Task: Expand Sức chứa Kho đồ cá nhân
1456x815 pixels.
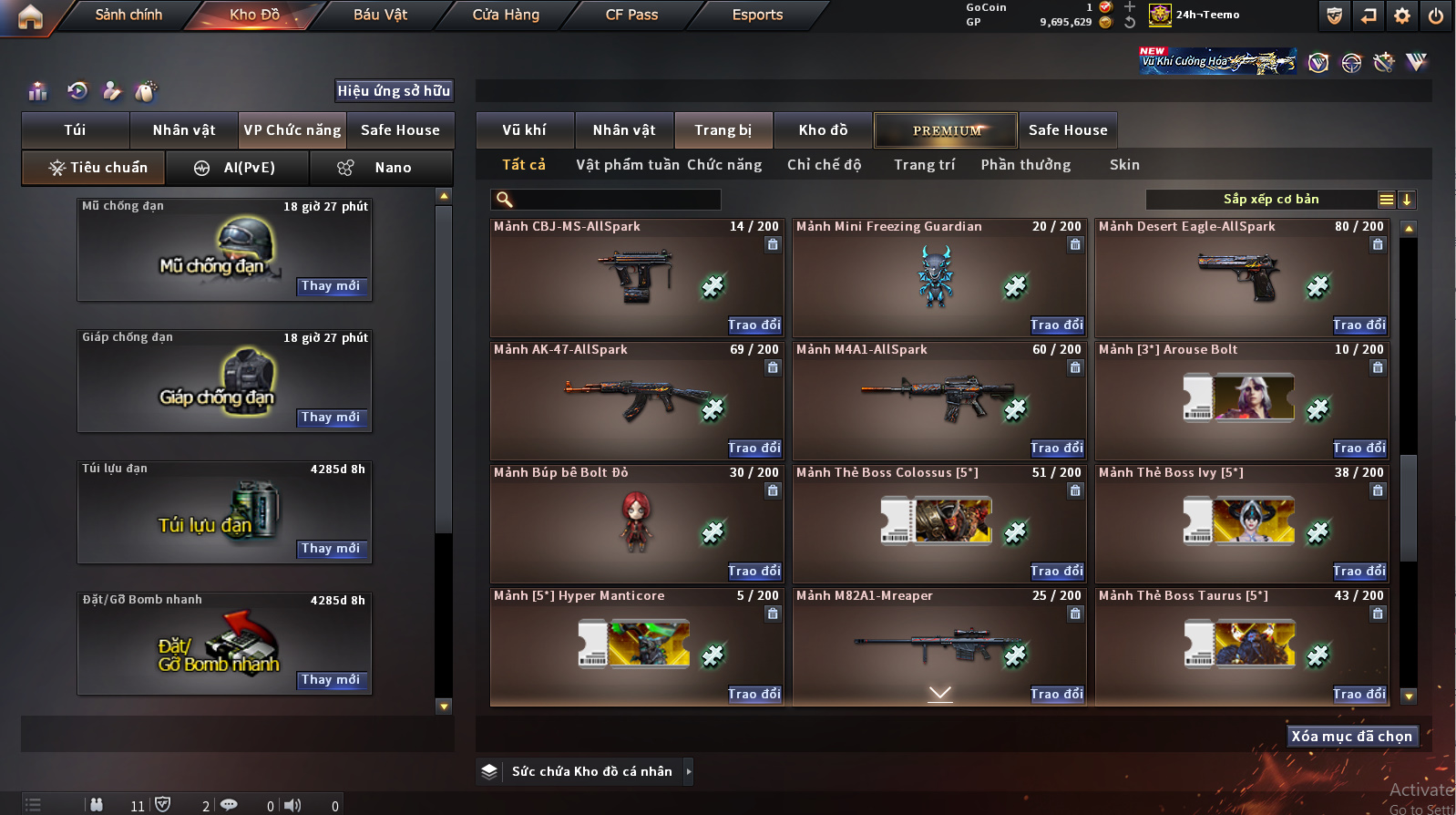Action: pyautogui.click(x=689, y=771)
